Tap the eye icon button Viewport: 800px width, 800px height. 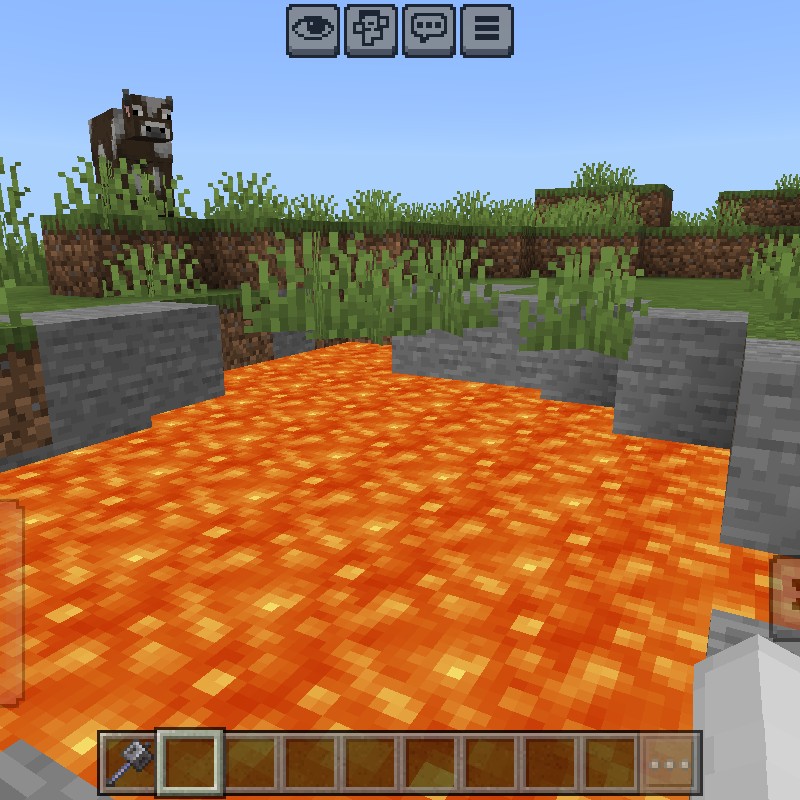(313, 28)
